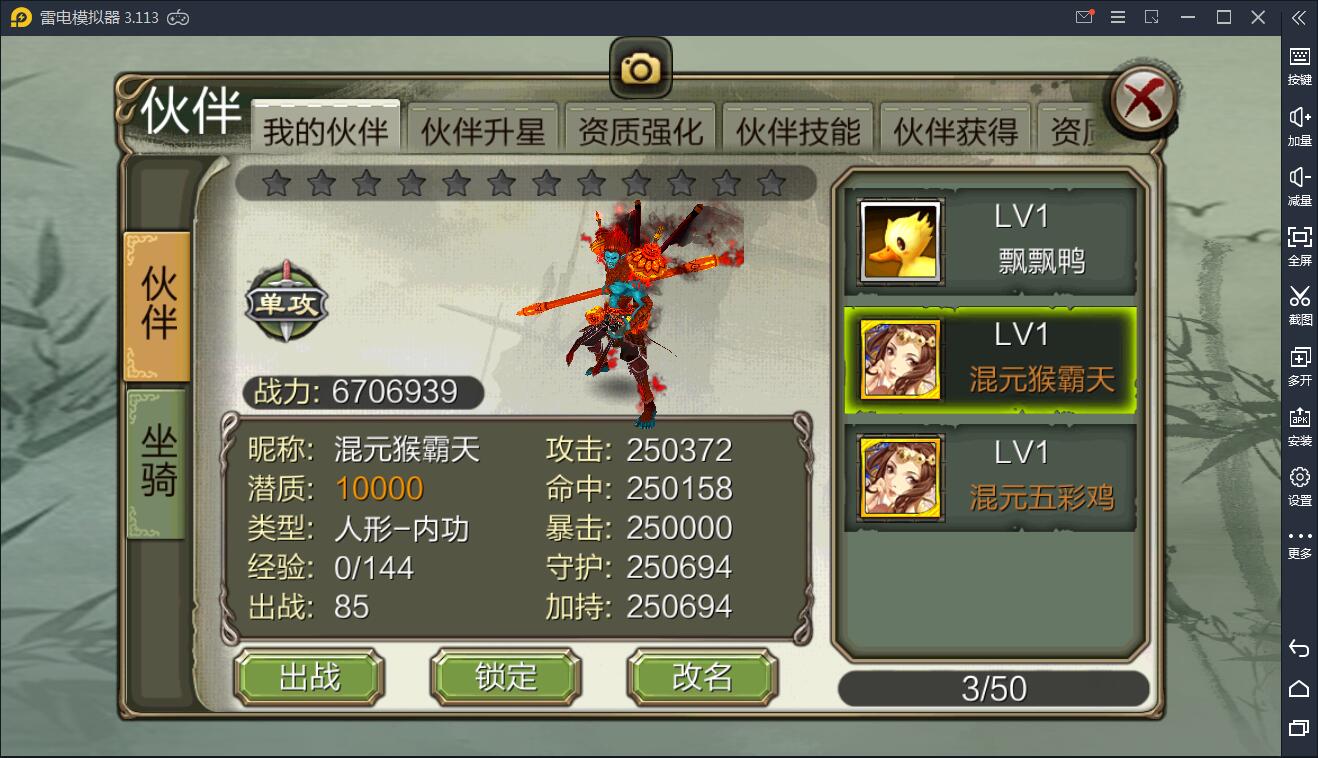The width and height of the screenshot is (1318, 758).
Task: Select the 混元猴霸天 companion row
Action: 990,360
